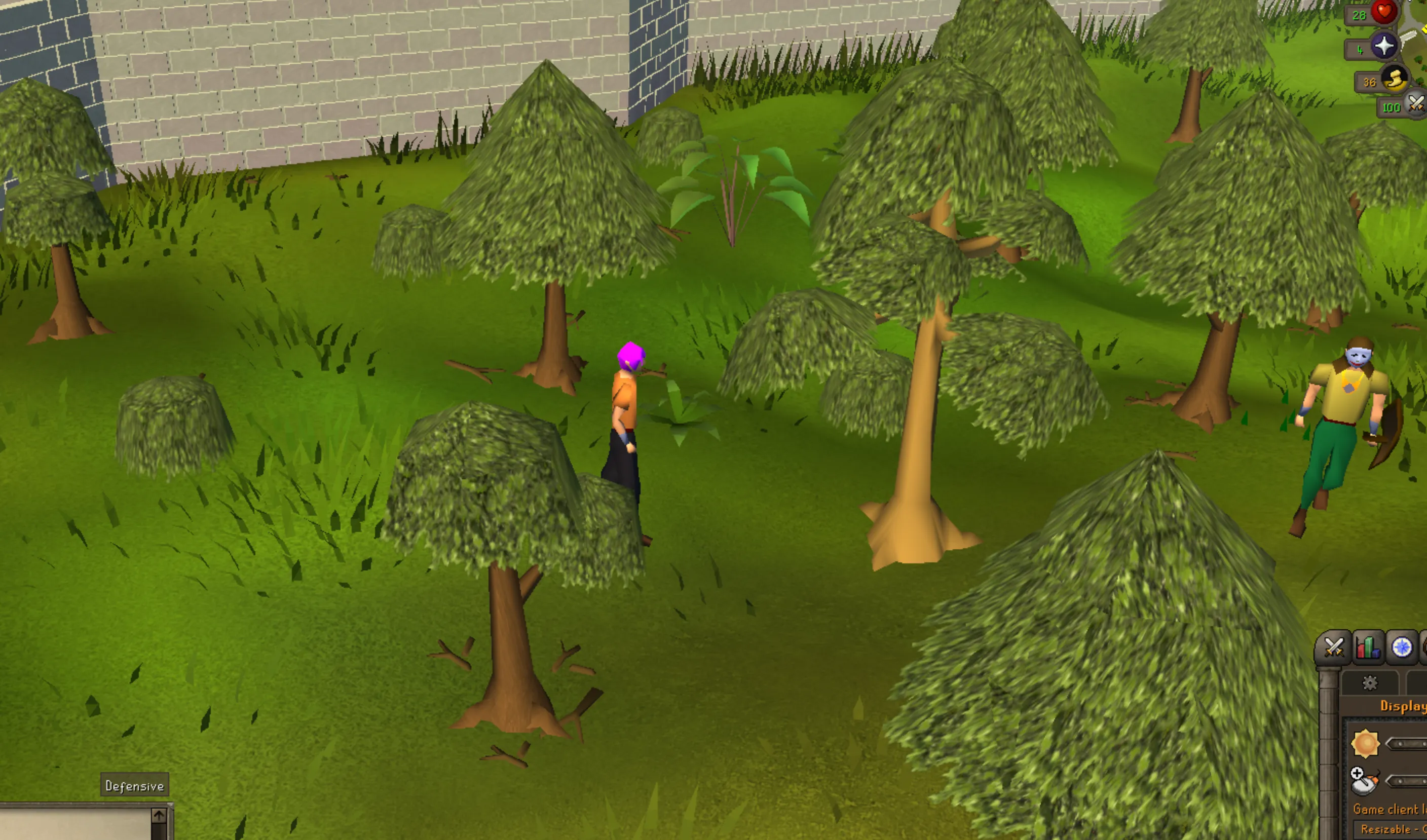
Task: Click the brightness sun icon in Display settings
Action: (x=1367, y=743)
